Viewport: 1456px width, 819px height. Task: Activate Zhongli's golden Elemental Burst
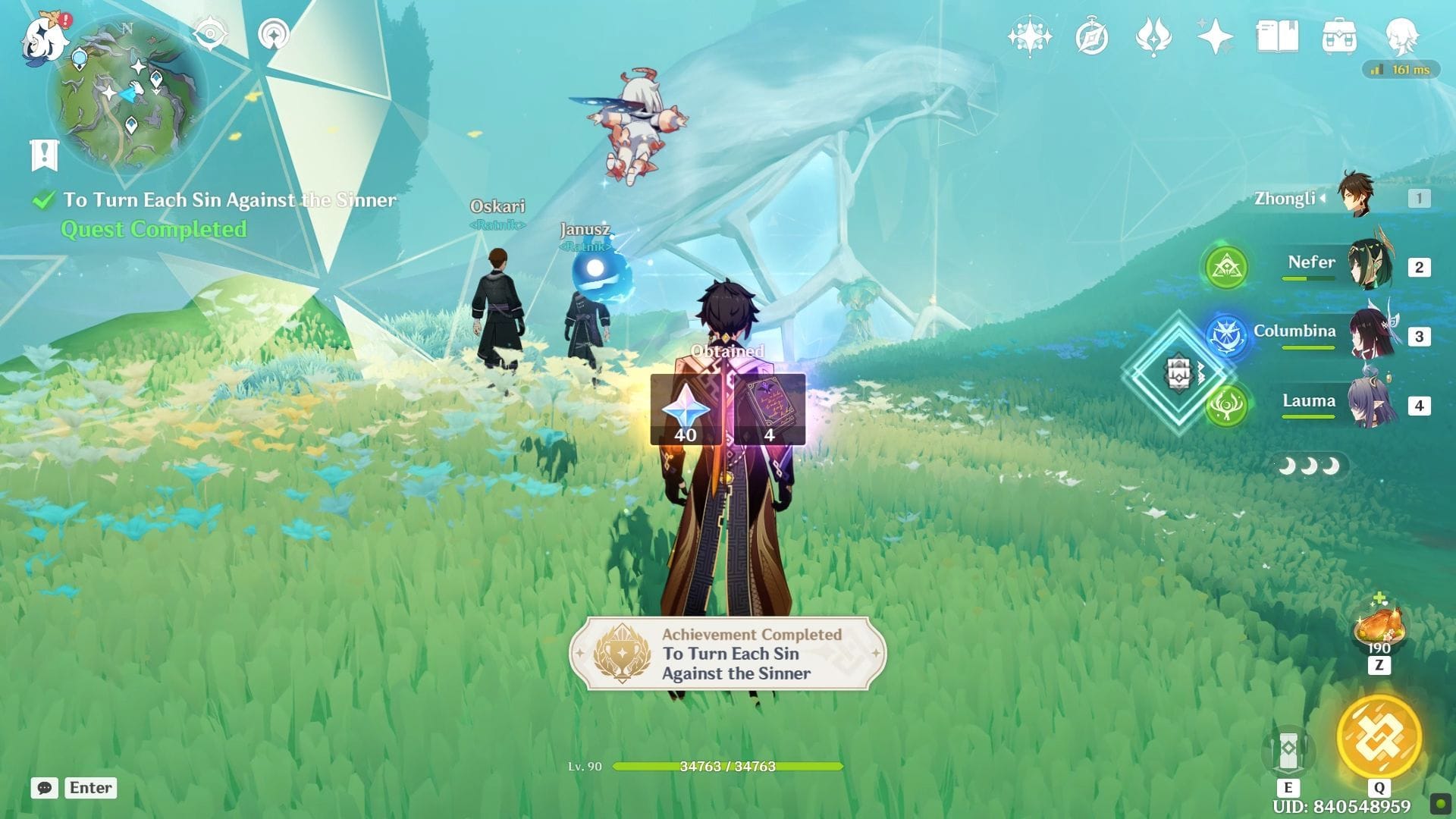[x=1379, y=736]
